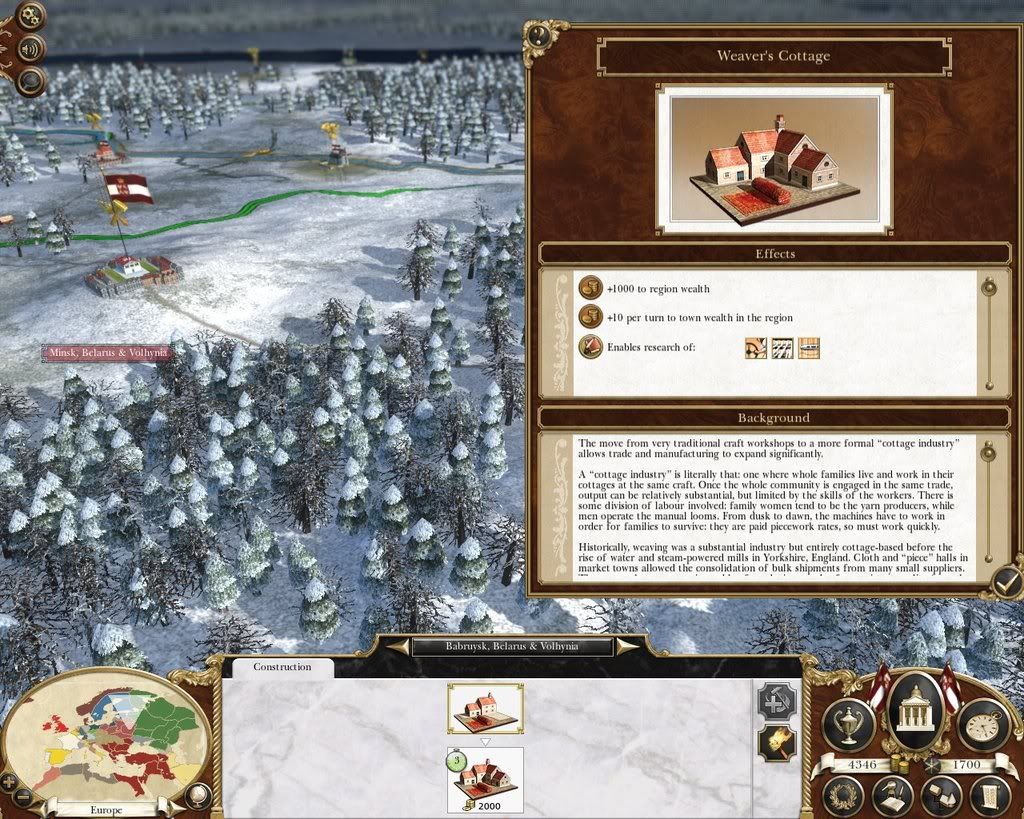Click the torch demolish building button
1024x819 pixels.
777,744
